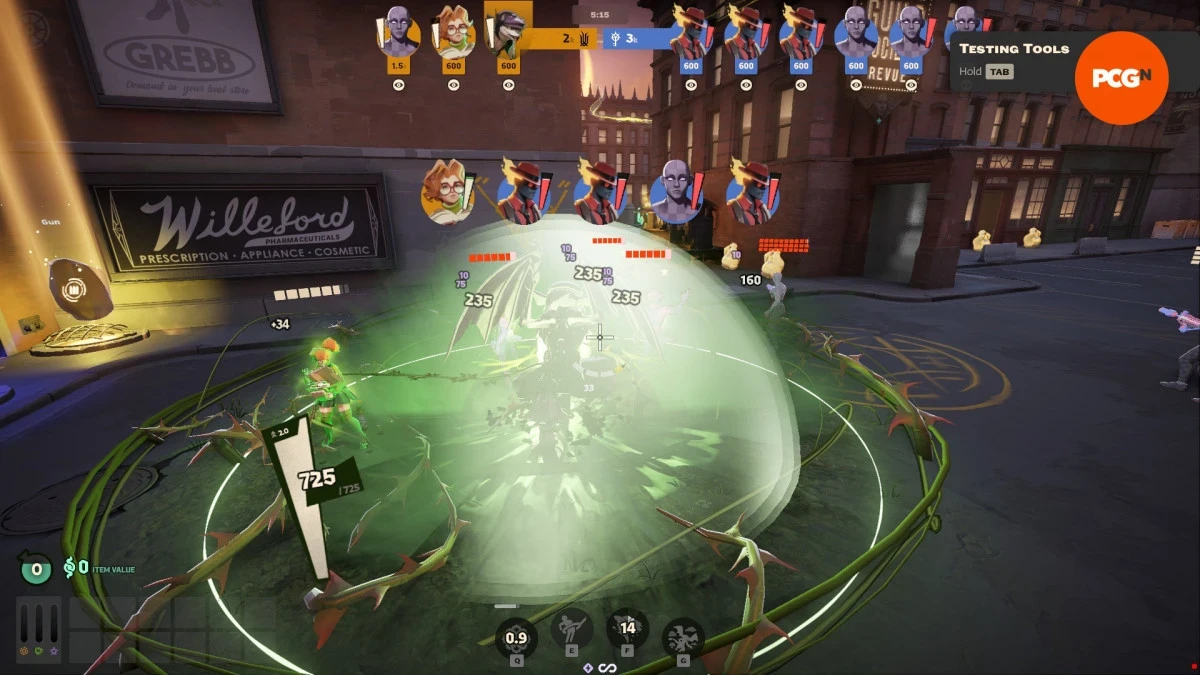Click the PCGN logo badge
This screenshot has height=675, width=1200.
coord(1121,78)
